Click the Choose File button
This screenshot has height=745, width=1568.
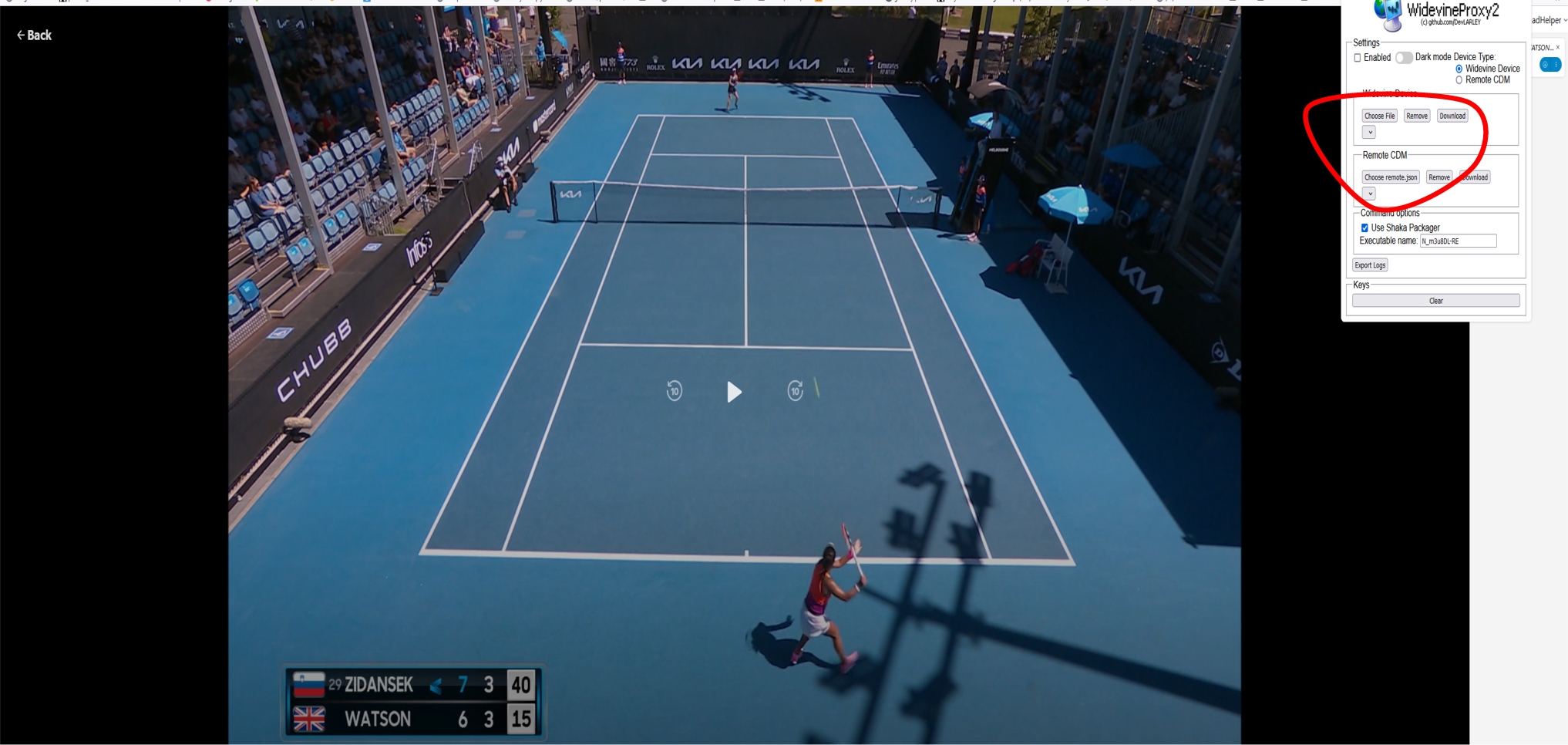point(1379,116)
